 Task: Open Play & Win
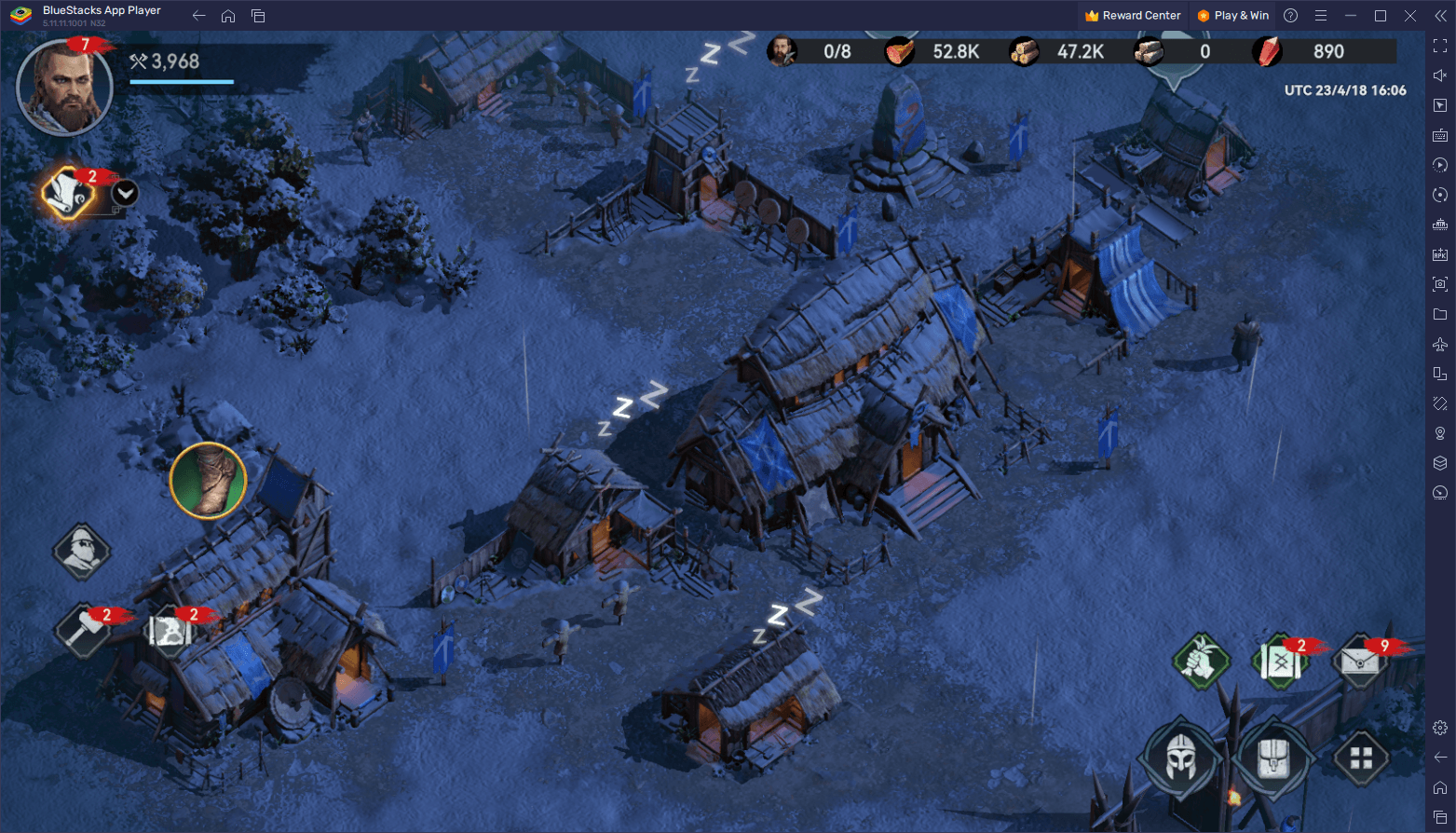[1232, 15]
